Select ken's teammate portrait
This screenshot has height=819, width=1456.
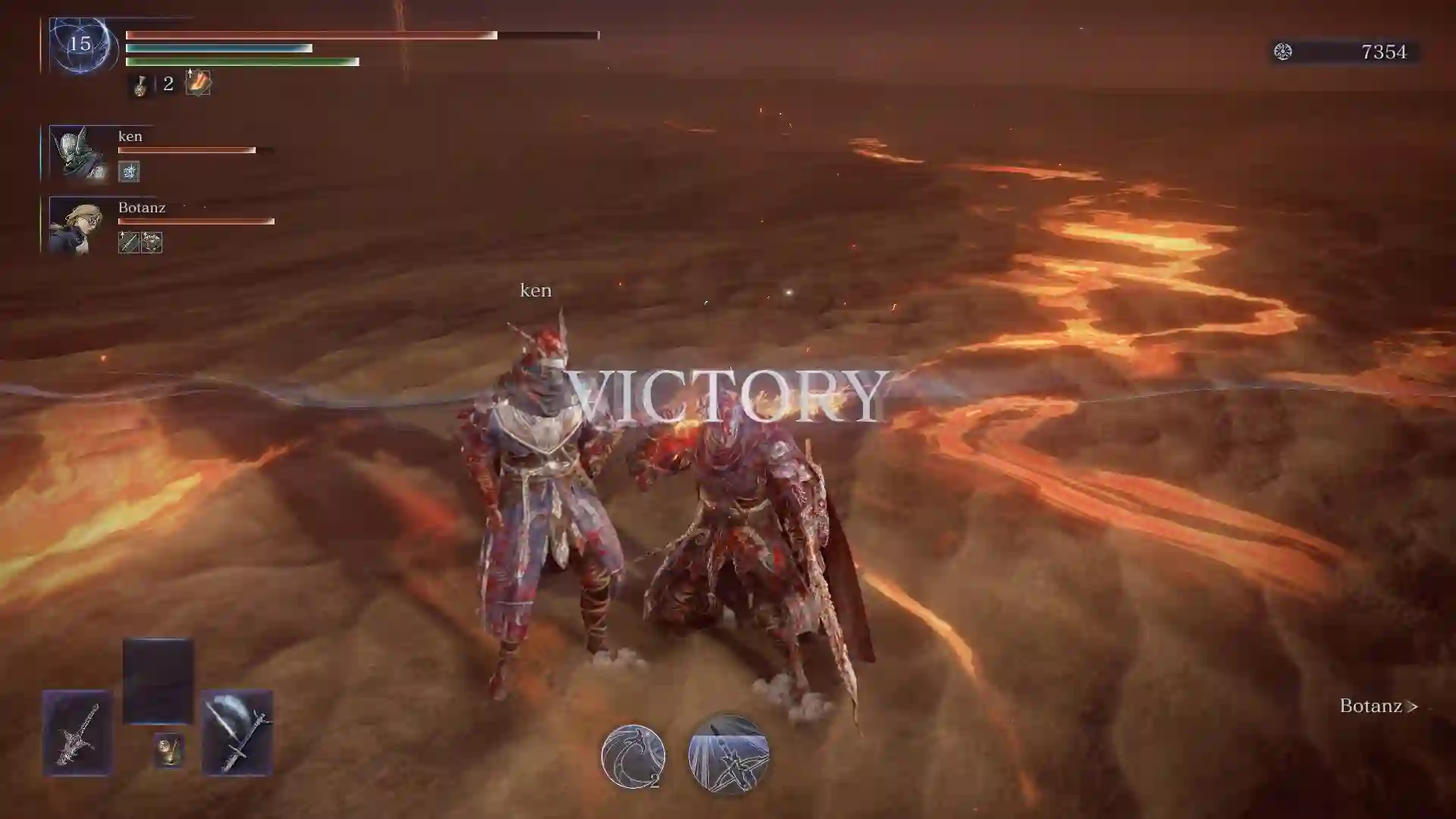[x=78, y=154]
